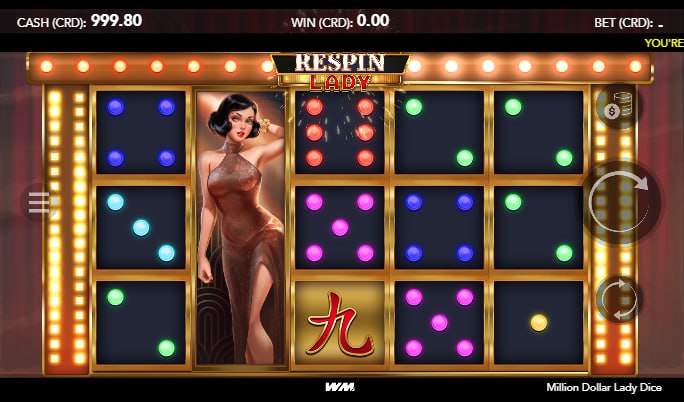Spin the reels with the large circular arrow
This screenshot has width=684, height=402.
click(620, 202)
